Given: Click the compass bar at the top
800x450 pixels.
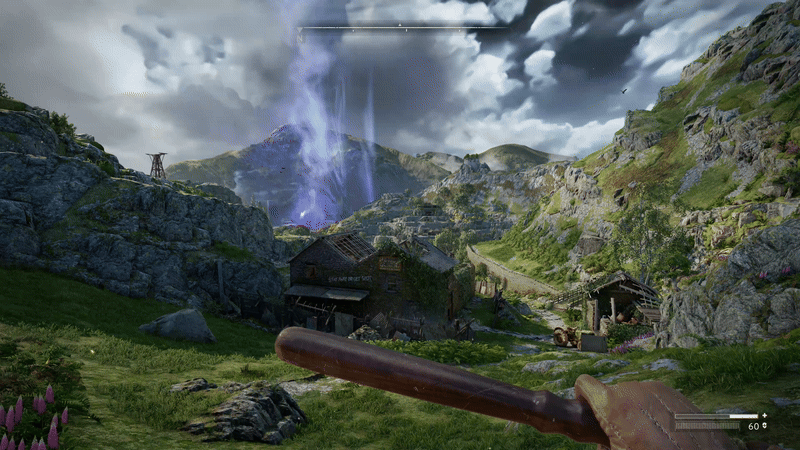Looking at the screenshot, I should click(400, 28).
